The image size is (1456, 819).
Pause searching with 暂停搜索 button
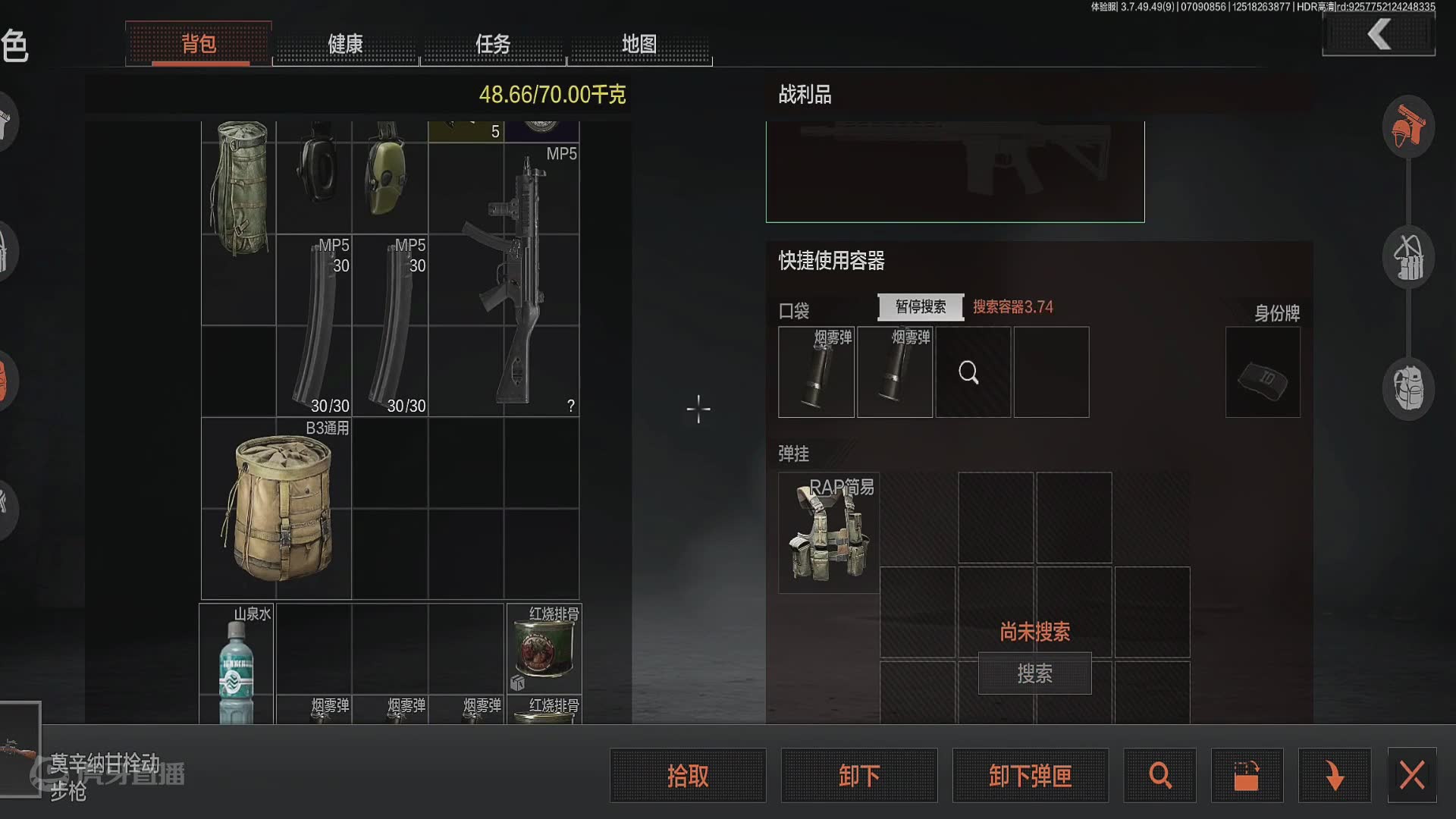click(x=921, y=307)
